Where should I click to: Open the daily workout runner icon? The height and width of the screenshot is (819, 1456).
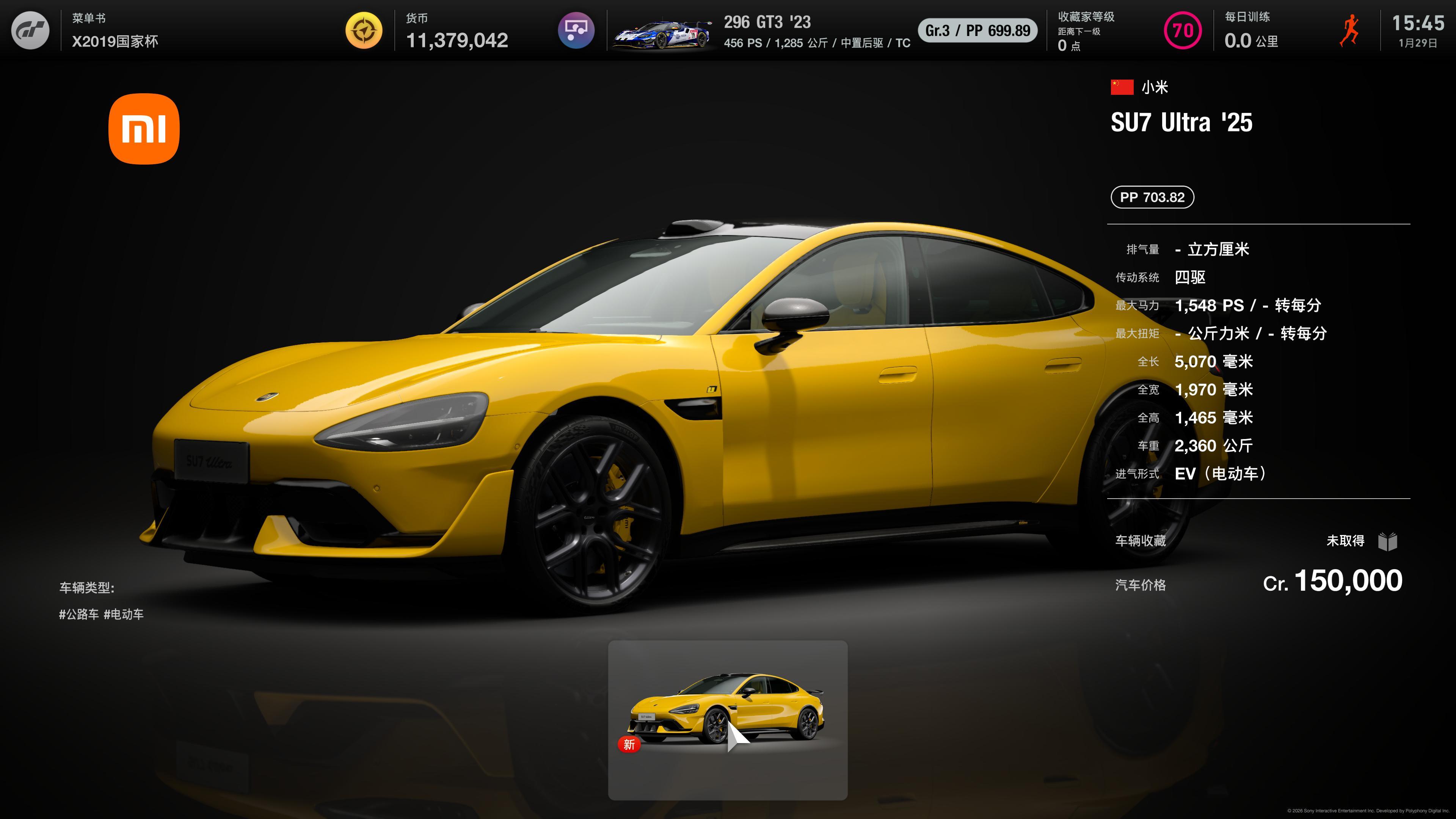pyautogui.click(x=1350, y=30)
